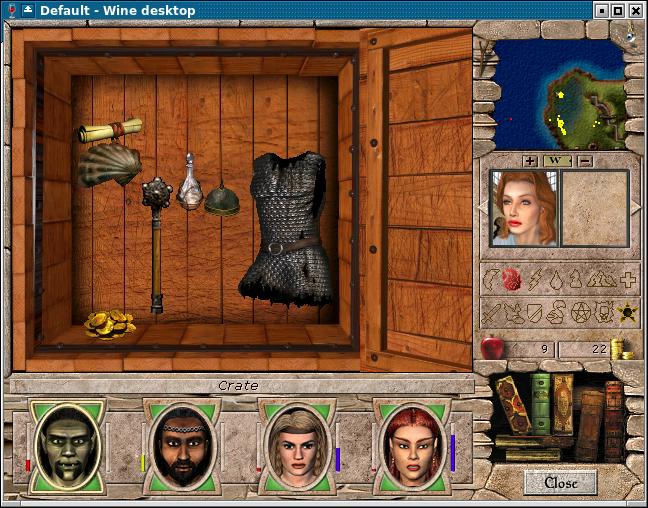The width and height of the screenshot is (648, 508).
Task: Pick up the potion bottle
Action: [x=189, y=183]
